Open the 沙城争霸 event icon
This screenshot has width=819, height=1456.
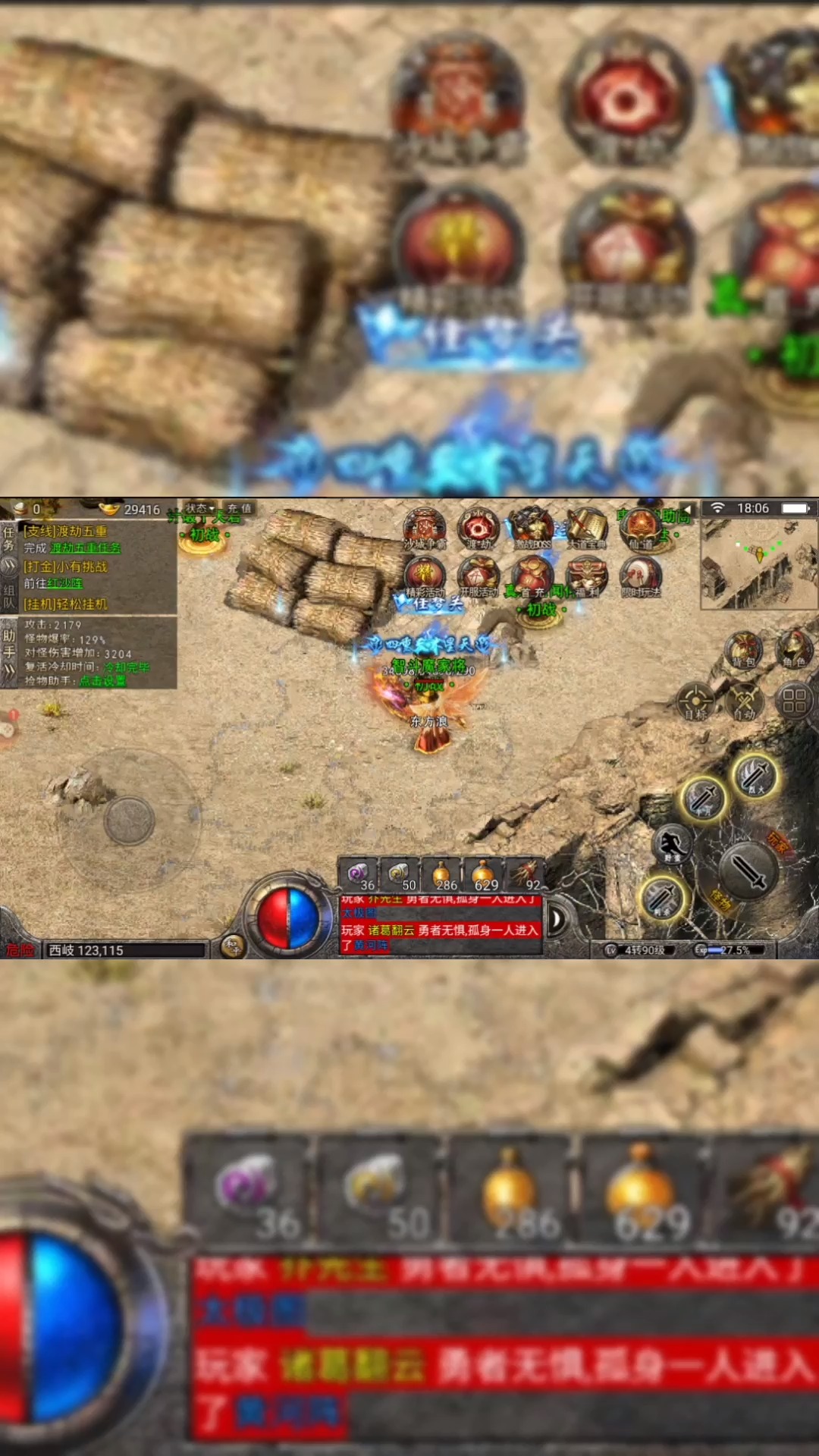(425, 526)
